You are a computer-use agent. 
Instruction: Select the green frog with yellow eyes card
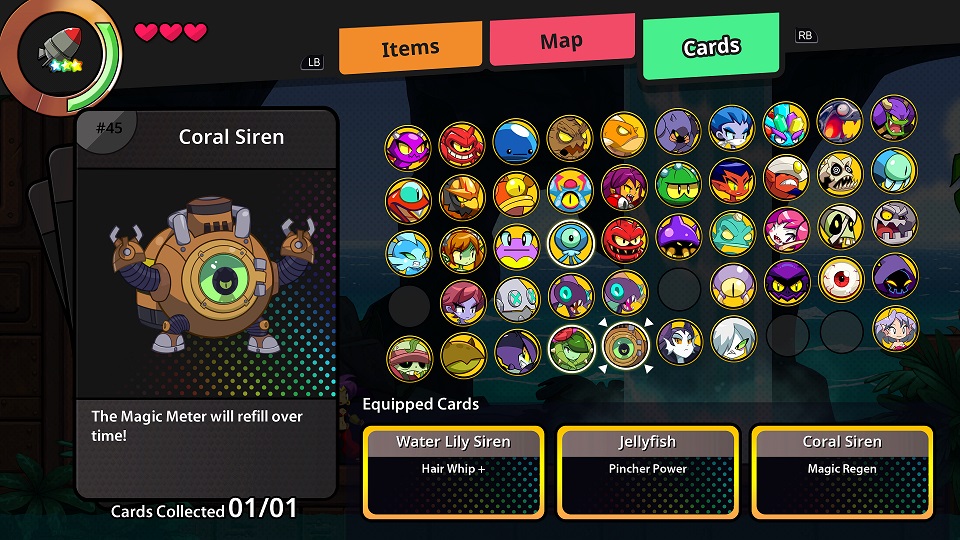click(x=678, y=185)
